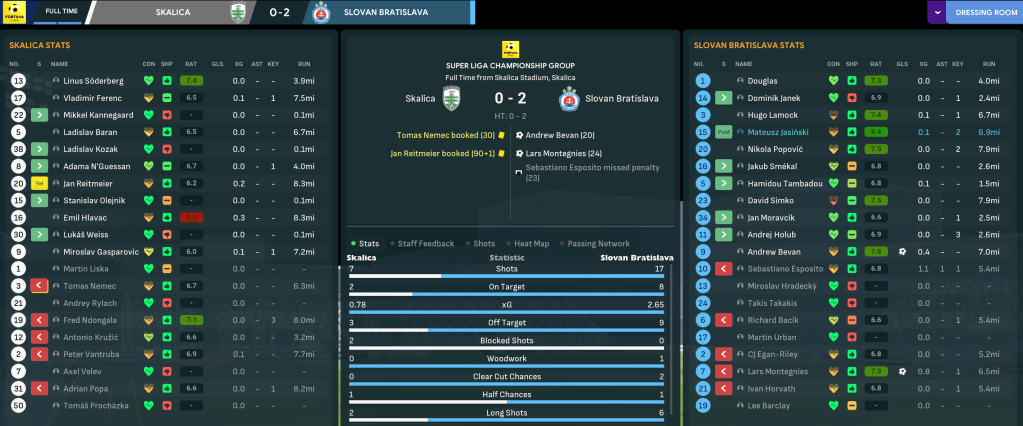Open Adrian Popa's player row
1023x426 pixels.
point(86,388)
